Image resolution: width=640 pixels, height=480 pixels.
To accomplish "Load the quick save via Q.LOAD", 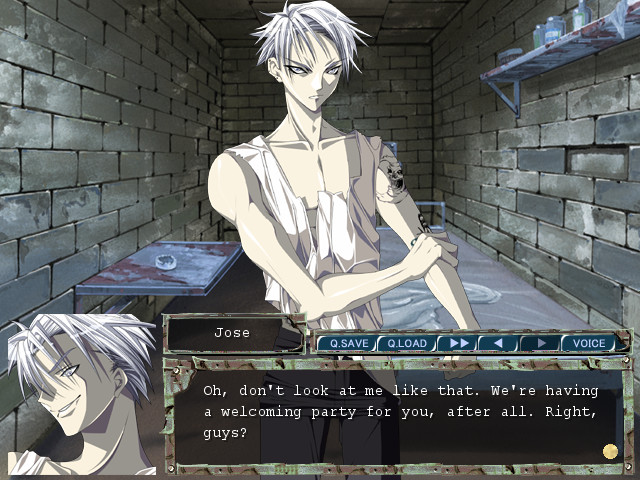I will (x=407, y=343).
